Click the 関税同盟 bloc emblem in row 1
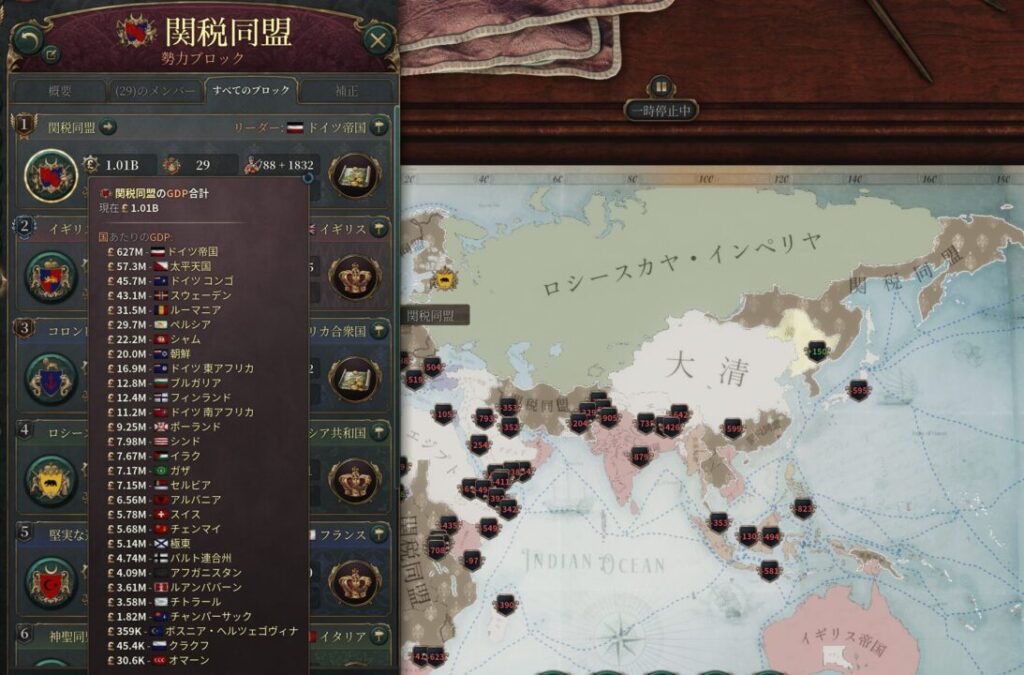The image size is (1024, 675). point(51,176)
